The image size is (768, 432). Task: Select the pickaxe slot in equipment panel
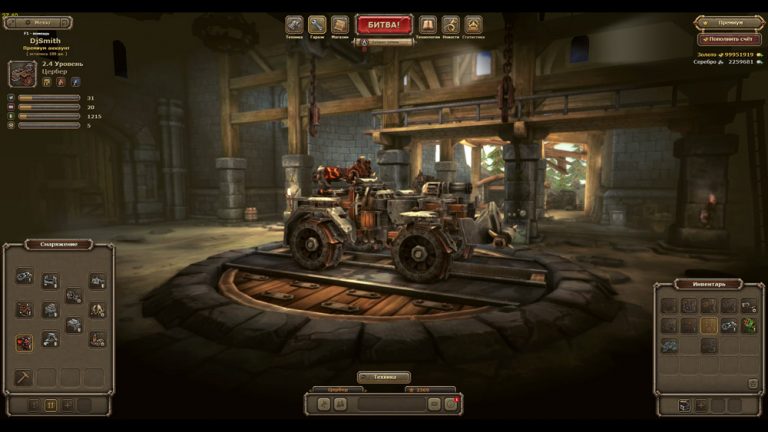25,377
